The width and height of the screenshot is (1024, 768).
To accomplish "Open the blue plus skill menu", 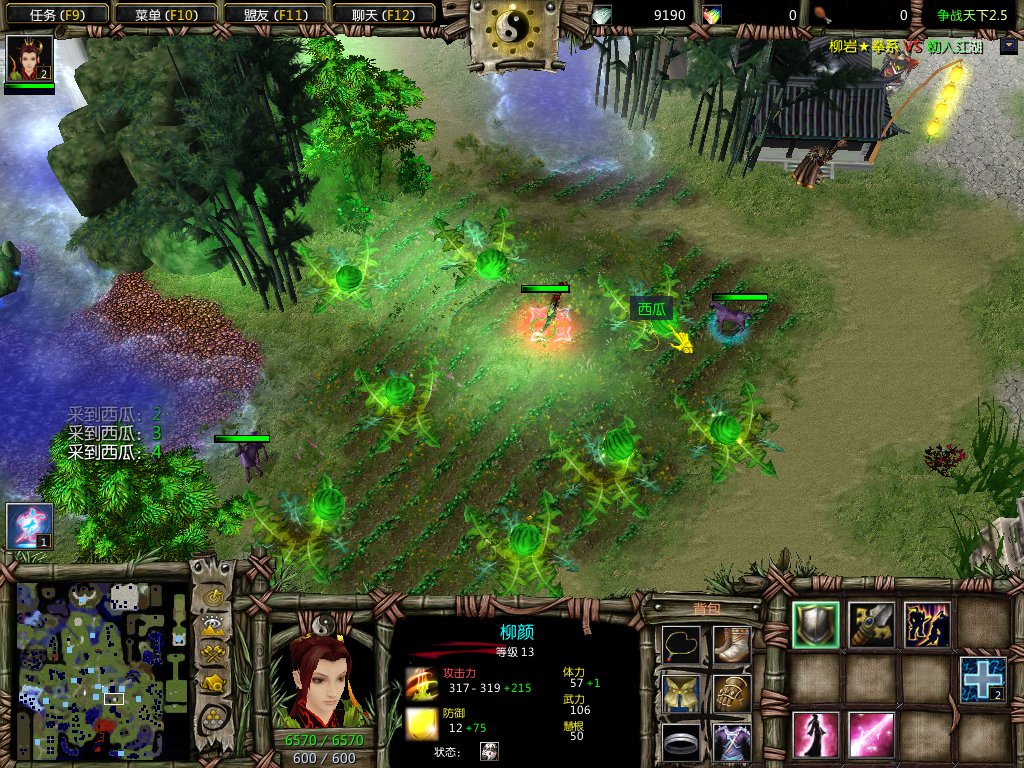I will click(x=982, y=679).
